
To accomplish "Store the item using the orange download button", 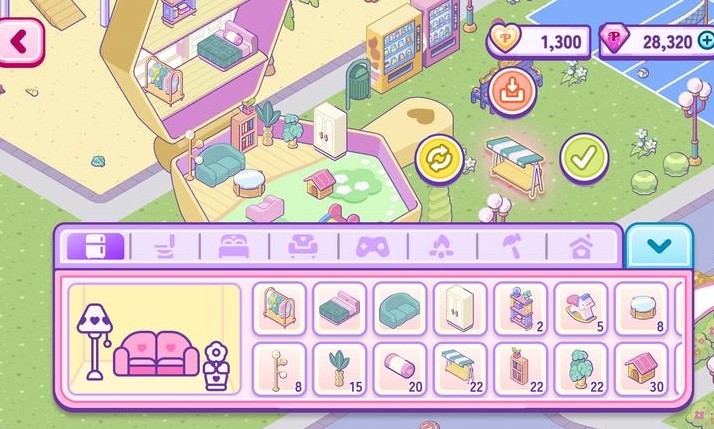I will pos(512,93).
